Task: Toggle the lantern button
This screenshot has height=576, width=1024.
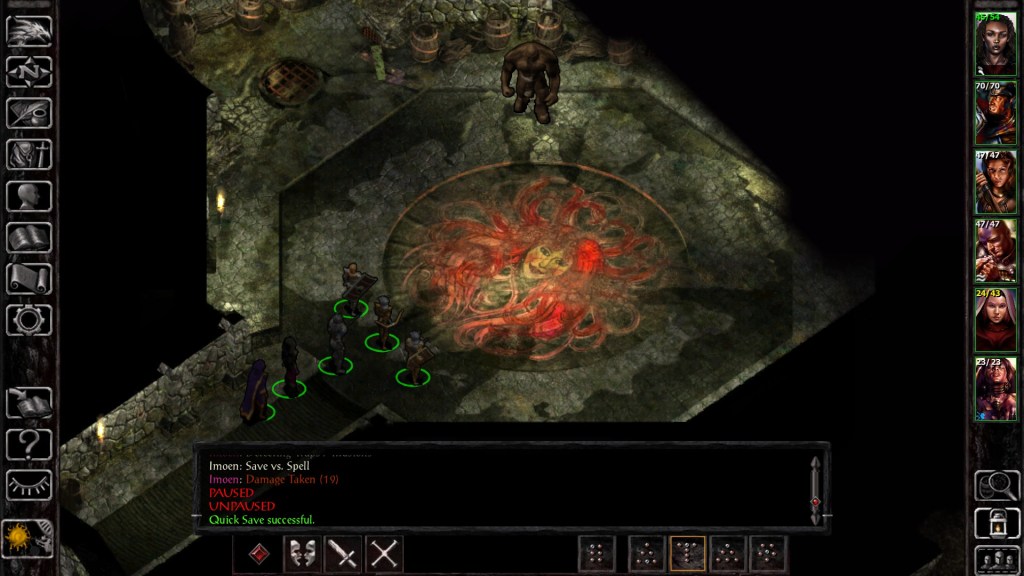Action: click(x=996, y=523)
